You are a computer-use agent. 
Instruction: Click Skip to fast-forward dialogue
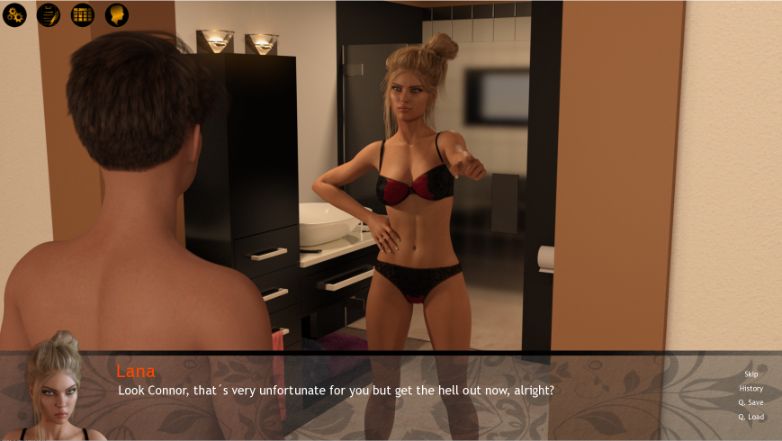751,374
